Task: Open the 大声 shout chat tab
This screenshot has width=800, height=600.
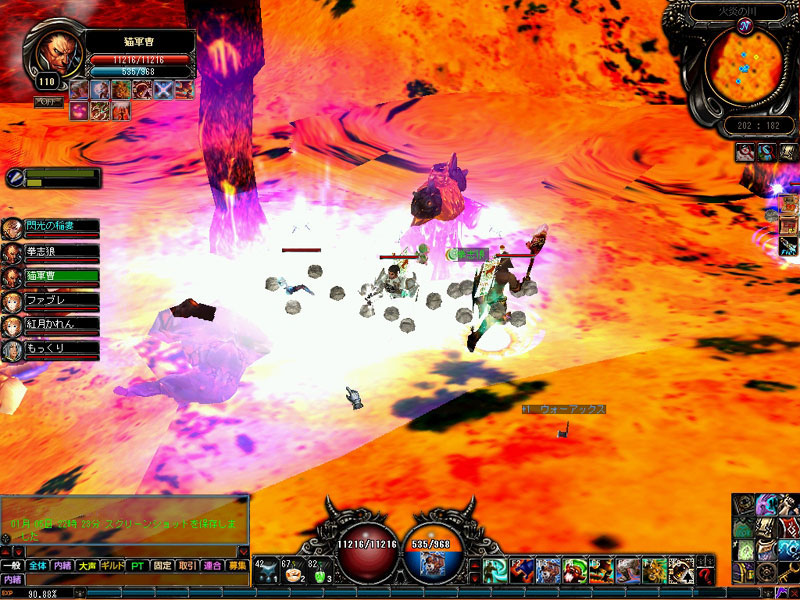Action: tap(87, 566)
